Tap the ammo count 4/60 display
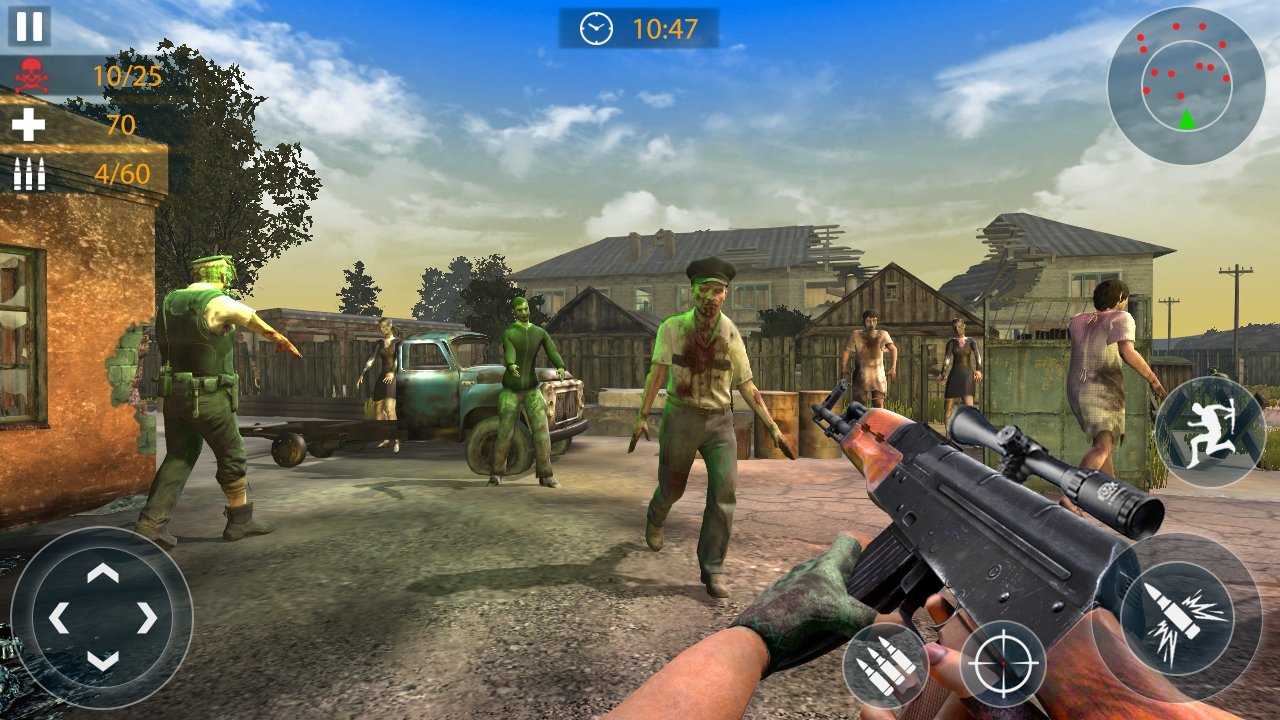 (122, 171)
